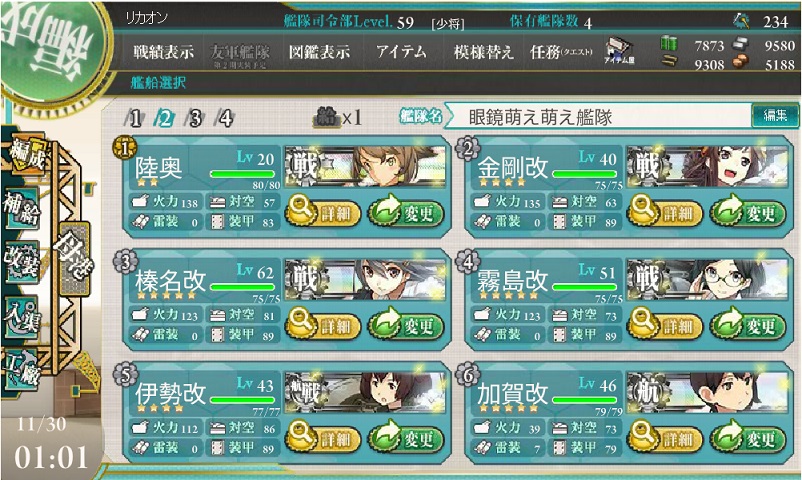Open the 任務 quest menu

[560, 53]
